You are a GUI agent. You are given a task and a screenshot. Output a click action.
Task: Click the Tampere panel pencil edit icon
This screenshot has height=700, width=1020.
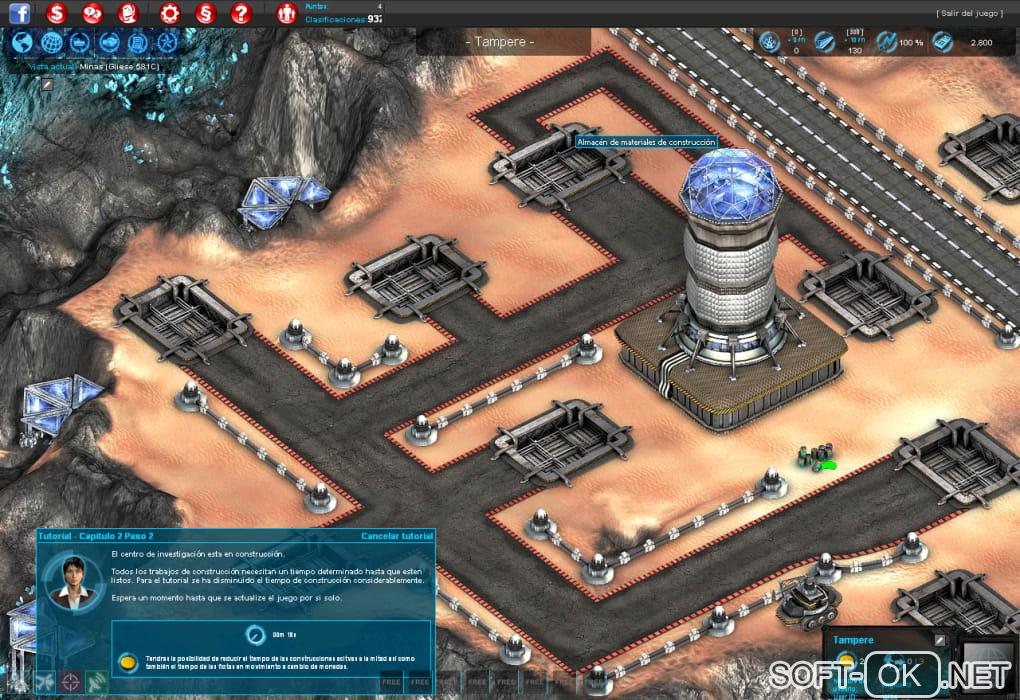tap(940, 640)
